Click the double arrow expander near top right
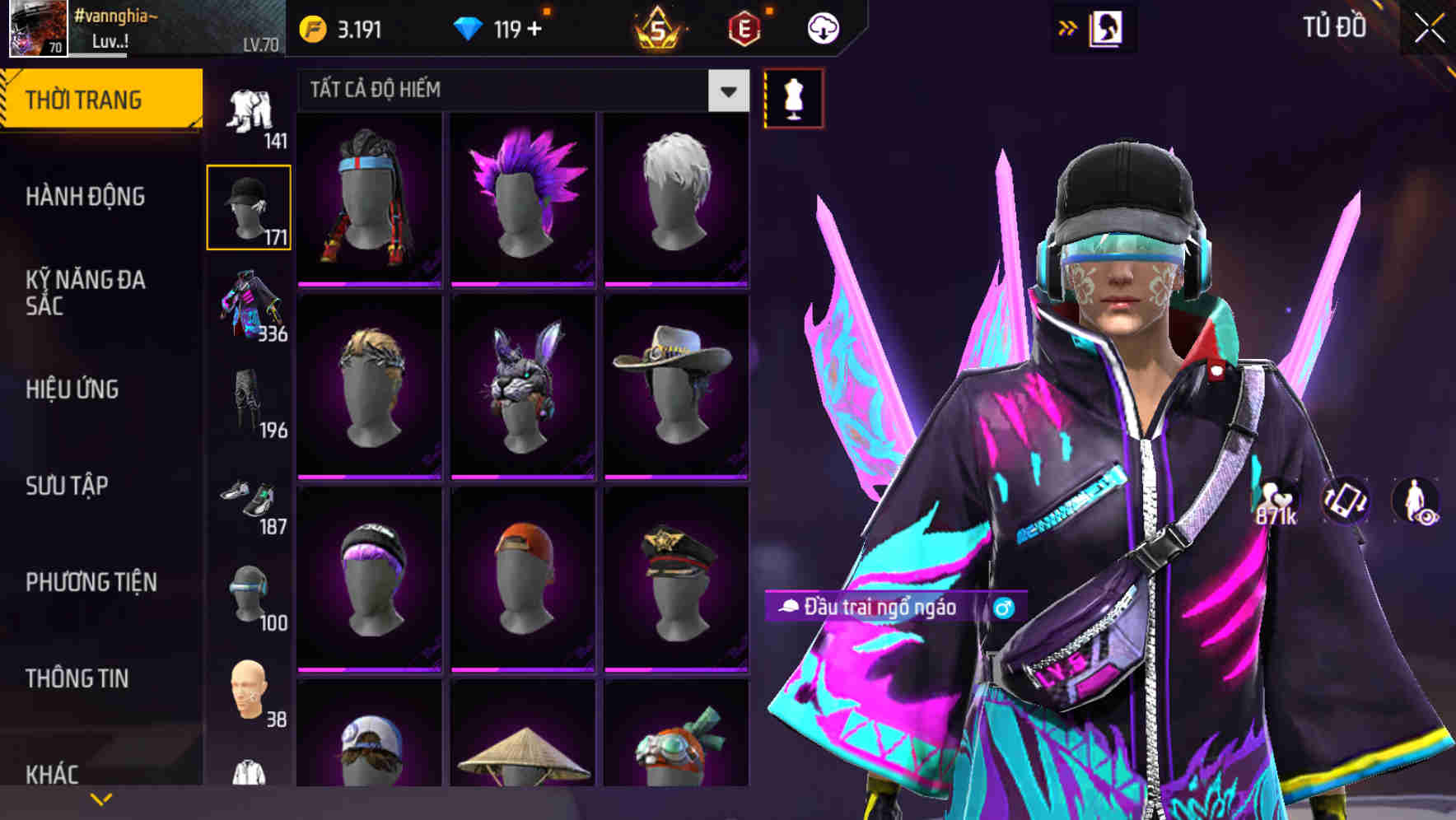 pyautogui.click(x=1068, y=26)
